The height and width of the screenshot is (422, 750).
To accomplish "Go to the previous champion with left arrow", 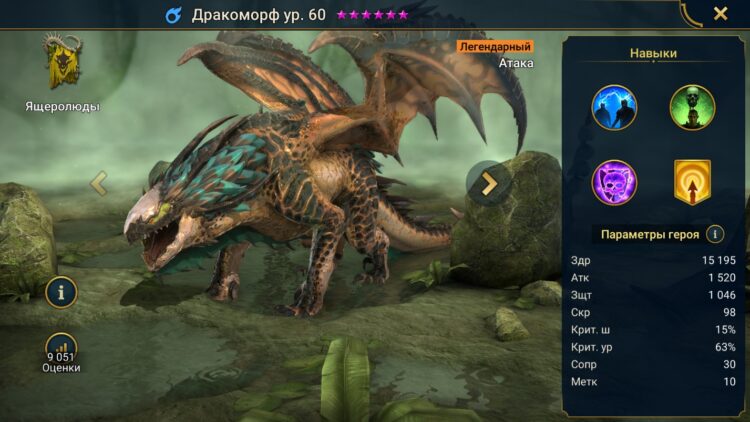I will tap(99, 183).
